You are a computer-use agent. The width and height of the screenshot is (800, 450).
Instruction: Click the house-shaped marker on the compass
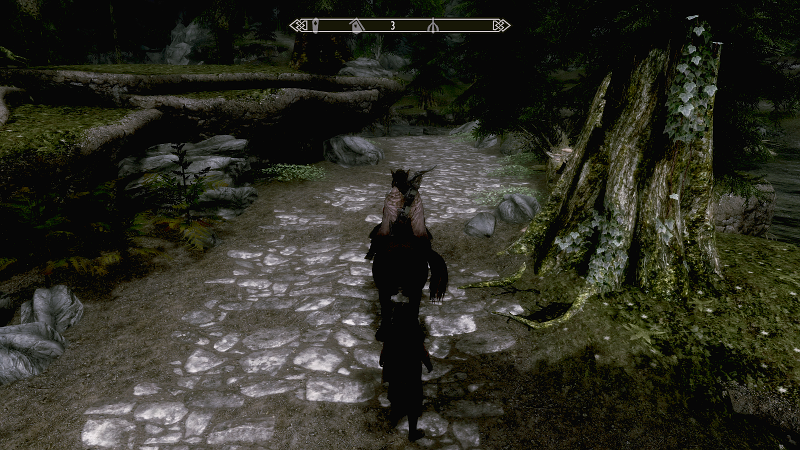tap(357, 26)
